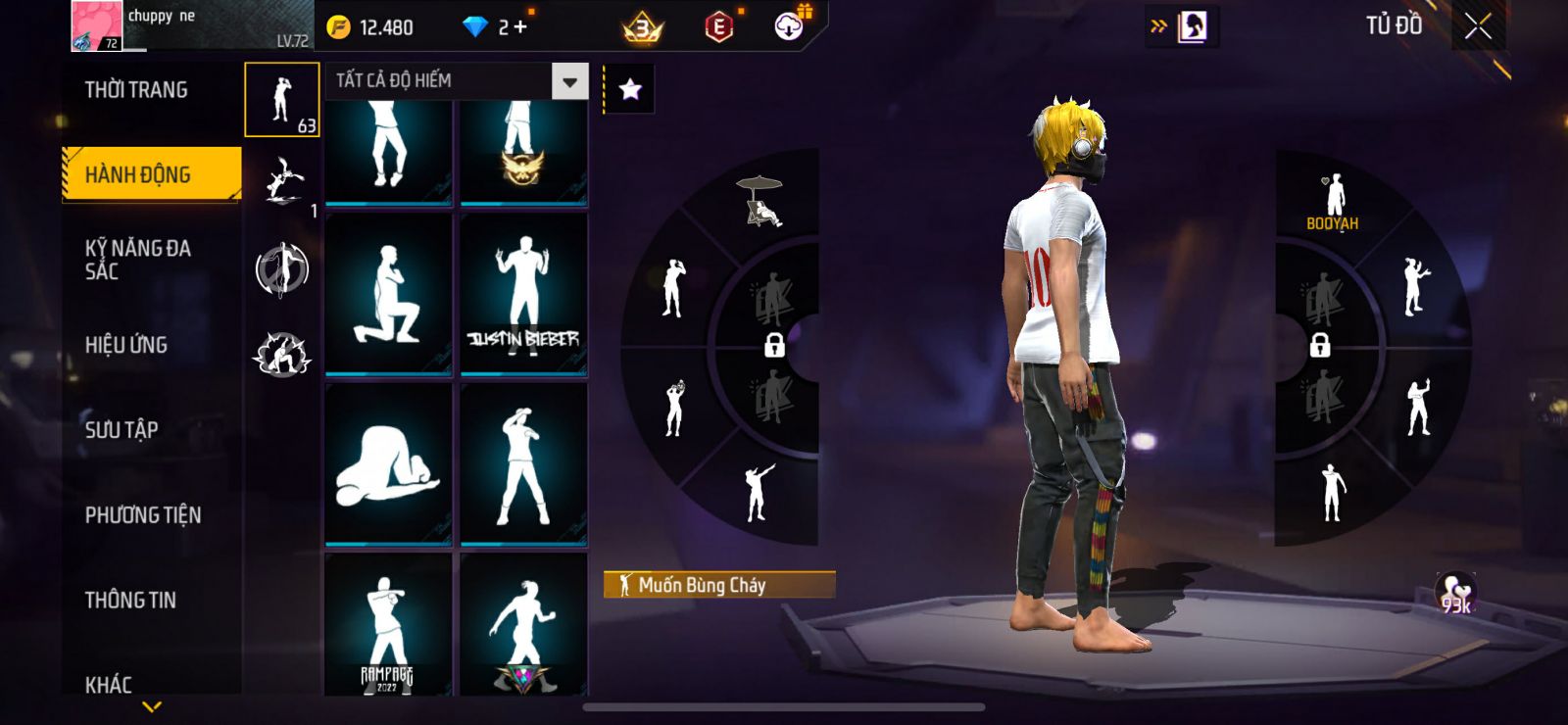Click the beach chair emote wheel slot
The image size is (1568, 725).
tap(760, 201)
